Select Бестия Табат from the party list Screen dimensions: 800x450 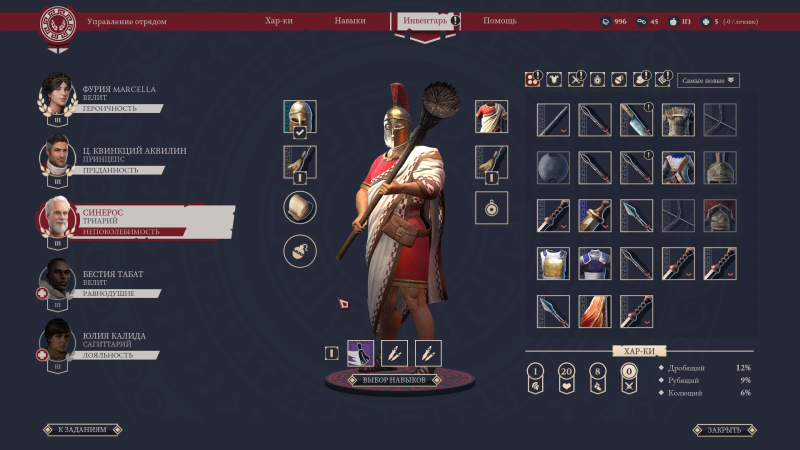click(110, 283)
